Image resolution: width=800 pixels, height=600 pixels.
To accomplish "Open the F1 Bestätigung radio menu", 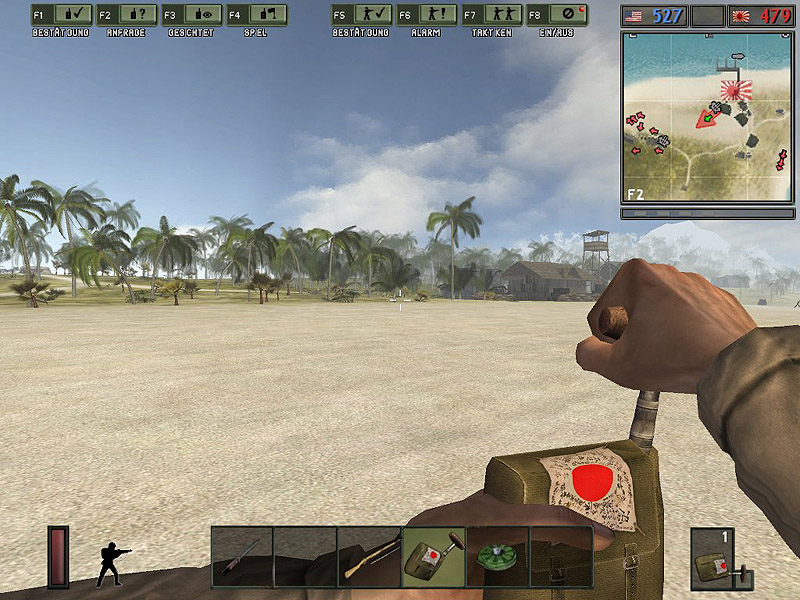I will coord(61,15).
